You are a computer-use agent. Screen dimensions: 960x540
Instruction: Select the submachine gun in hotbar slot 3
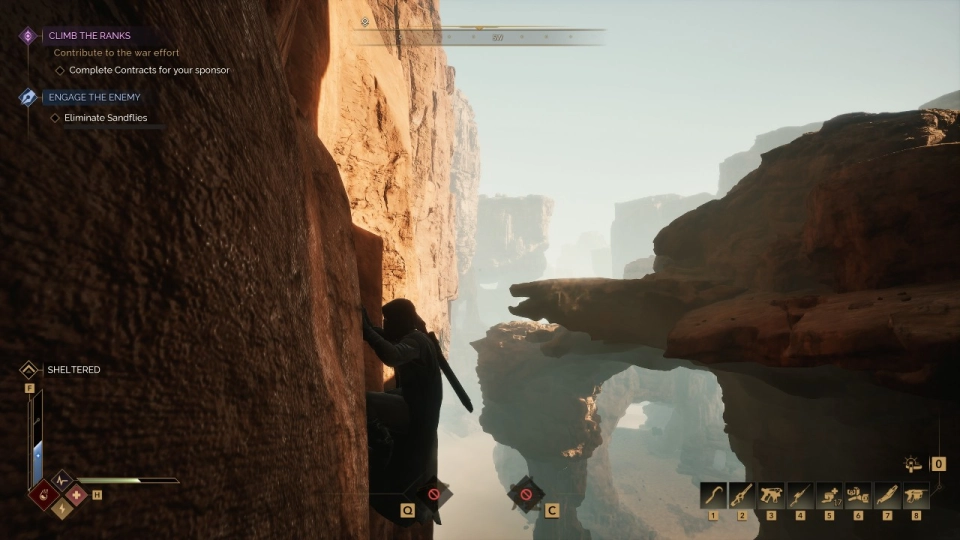coord(771,494)
